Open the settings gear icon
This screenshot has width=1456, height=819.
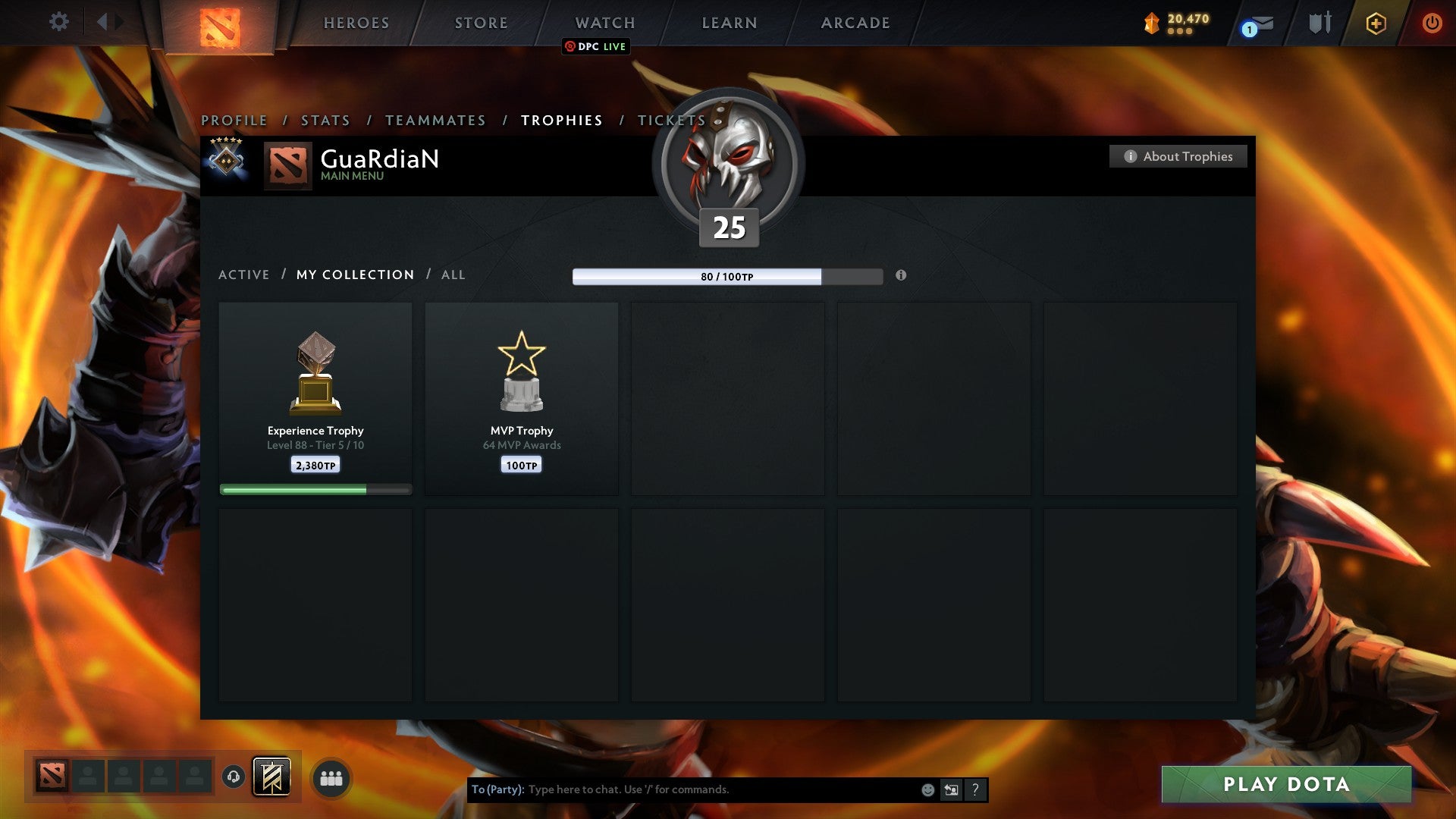58,21
